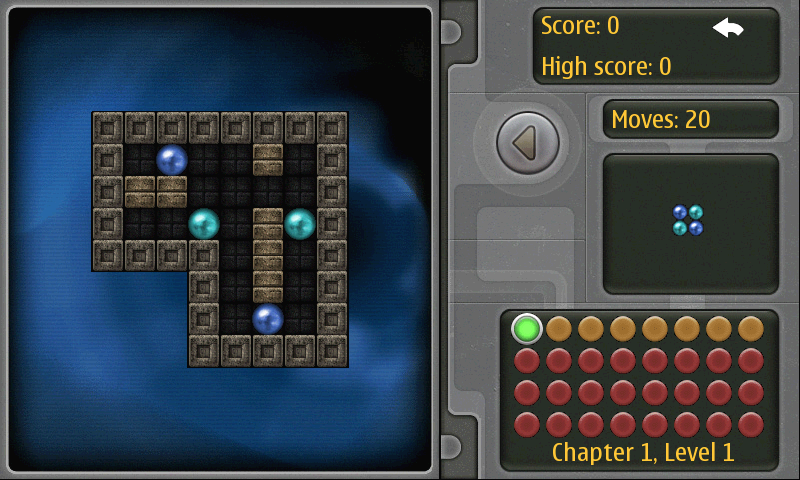
Task: Select the green level 1 dot
Action: pos(527,328)
